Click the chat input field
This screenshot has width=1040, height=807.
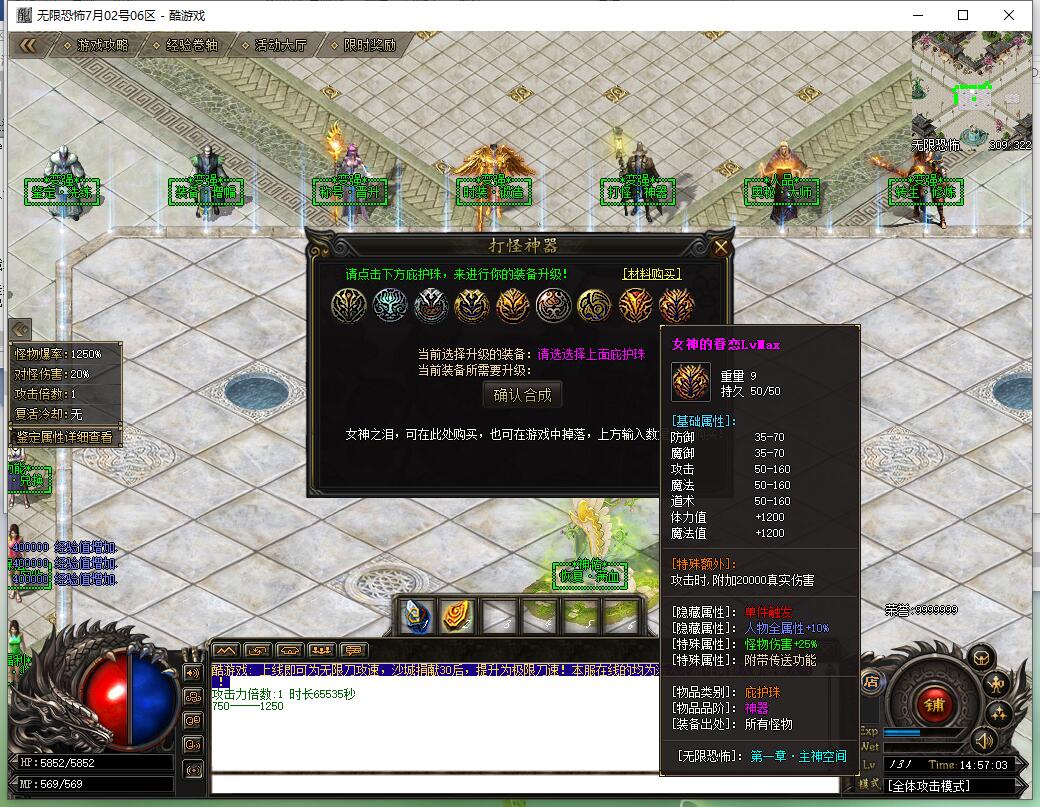coord(520,783)
